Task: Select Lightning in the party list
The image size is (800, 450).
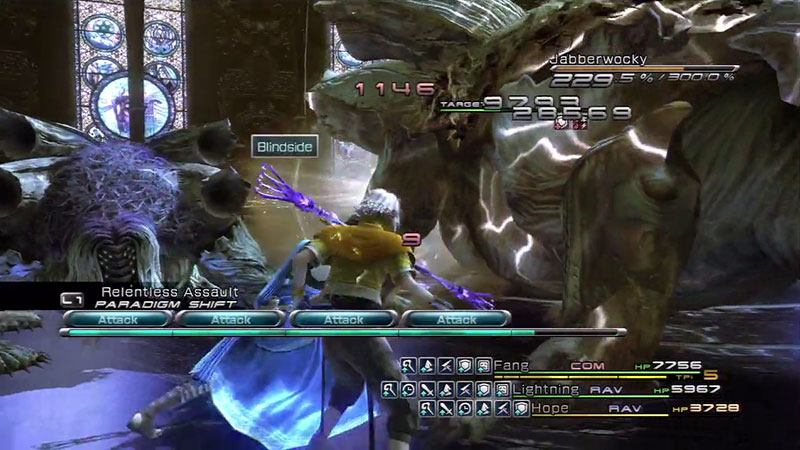Action: 545,389
